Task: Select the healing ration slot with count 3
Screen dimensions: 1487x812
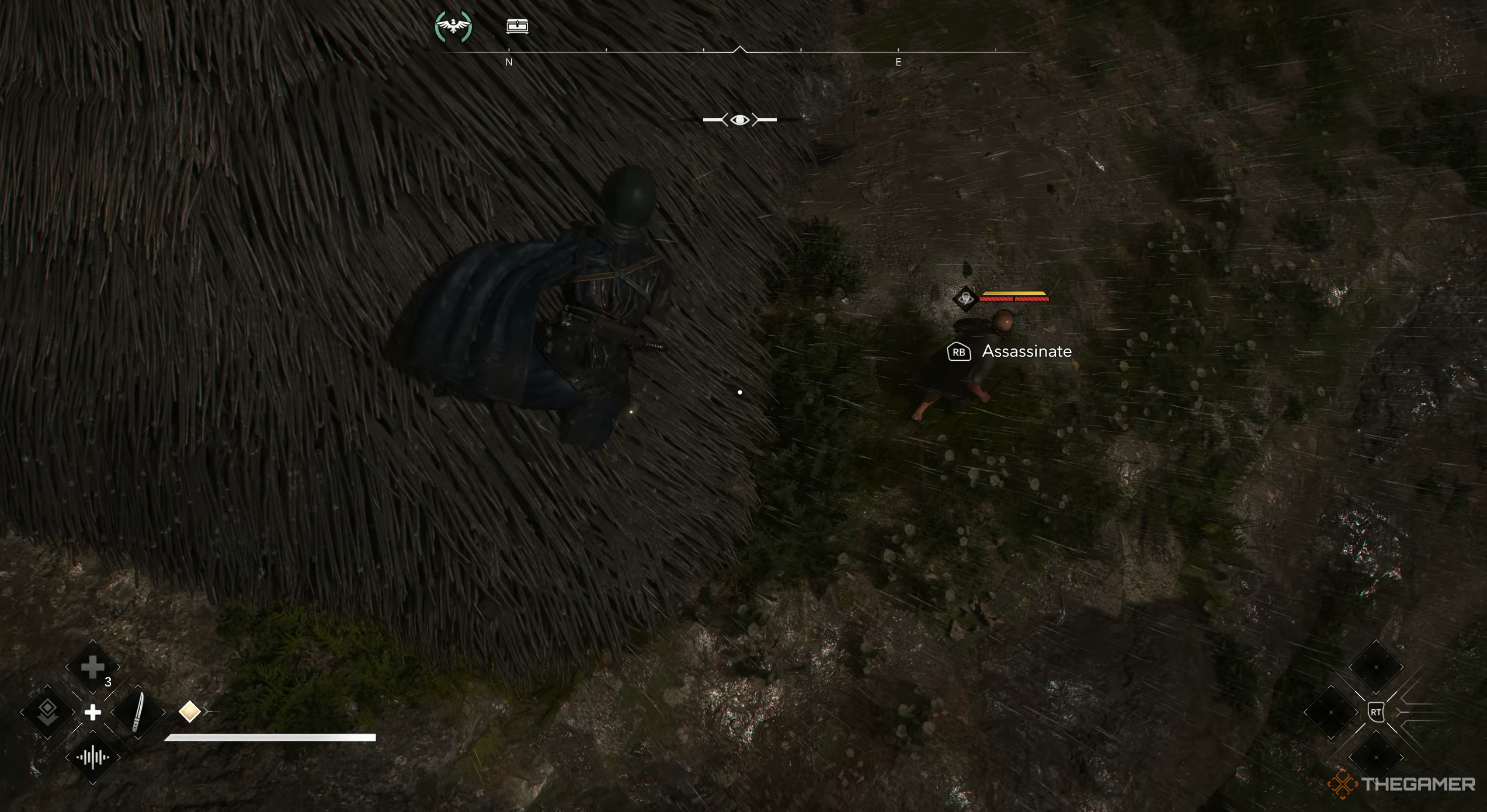Action: pos(93,668)
